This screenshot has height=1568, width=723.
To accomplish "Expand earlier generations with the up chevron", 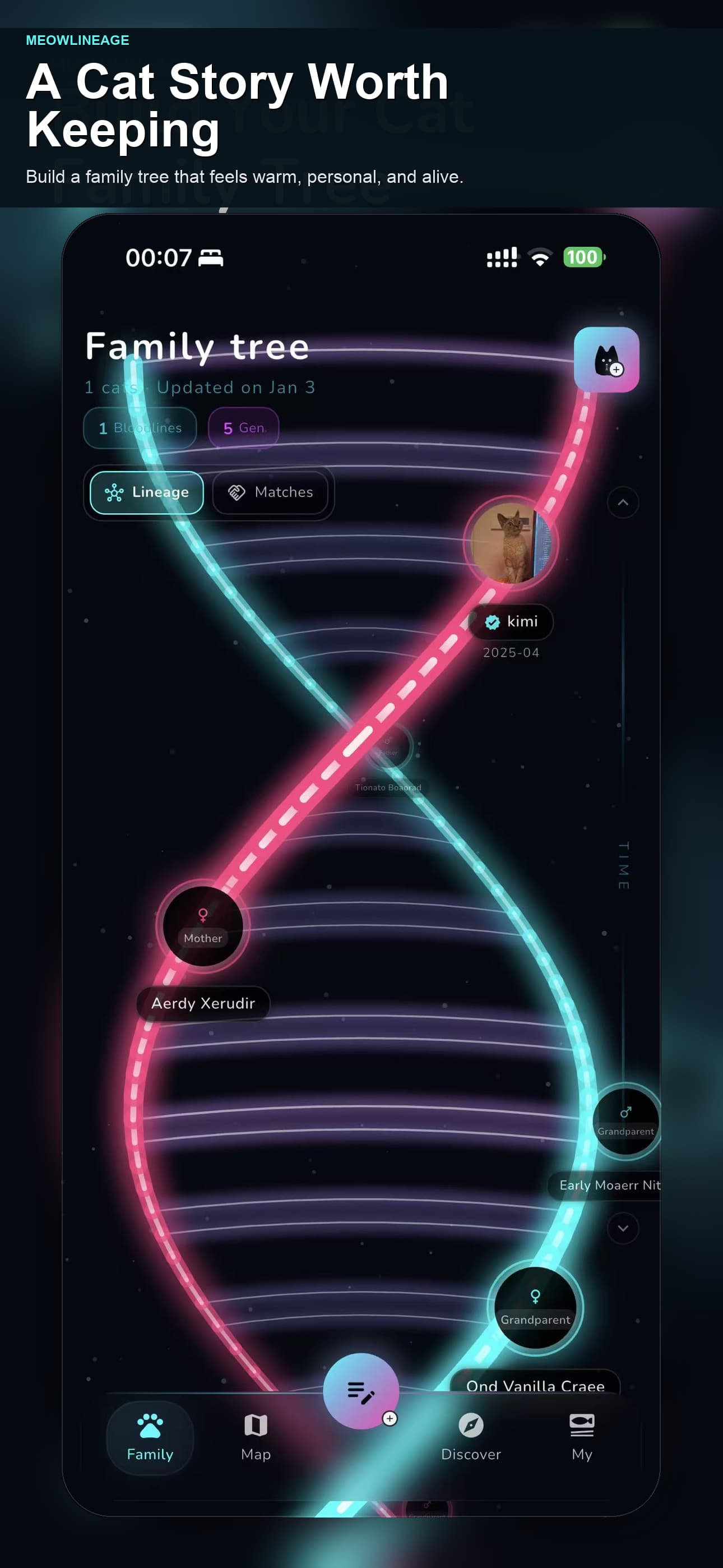I will (623, 502).
